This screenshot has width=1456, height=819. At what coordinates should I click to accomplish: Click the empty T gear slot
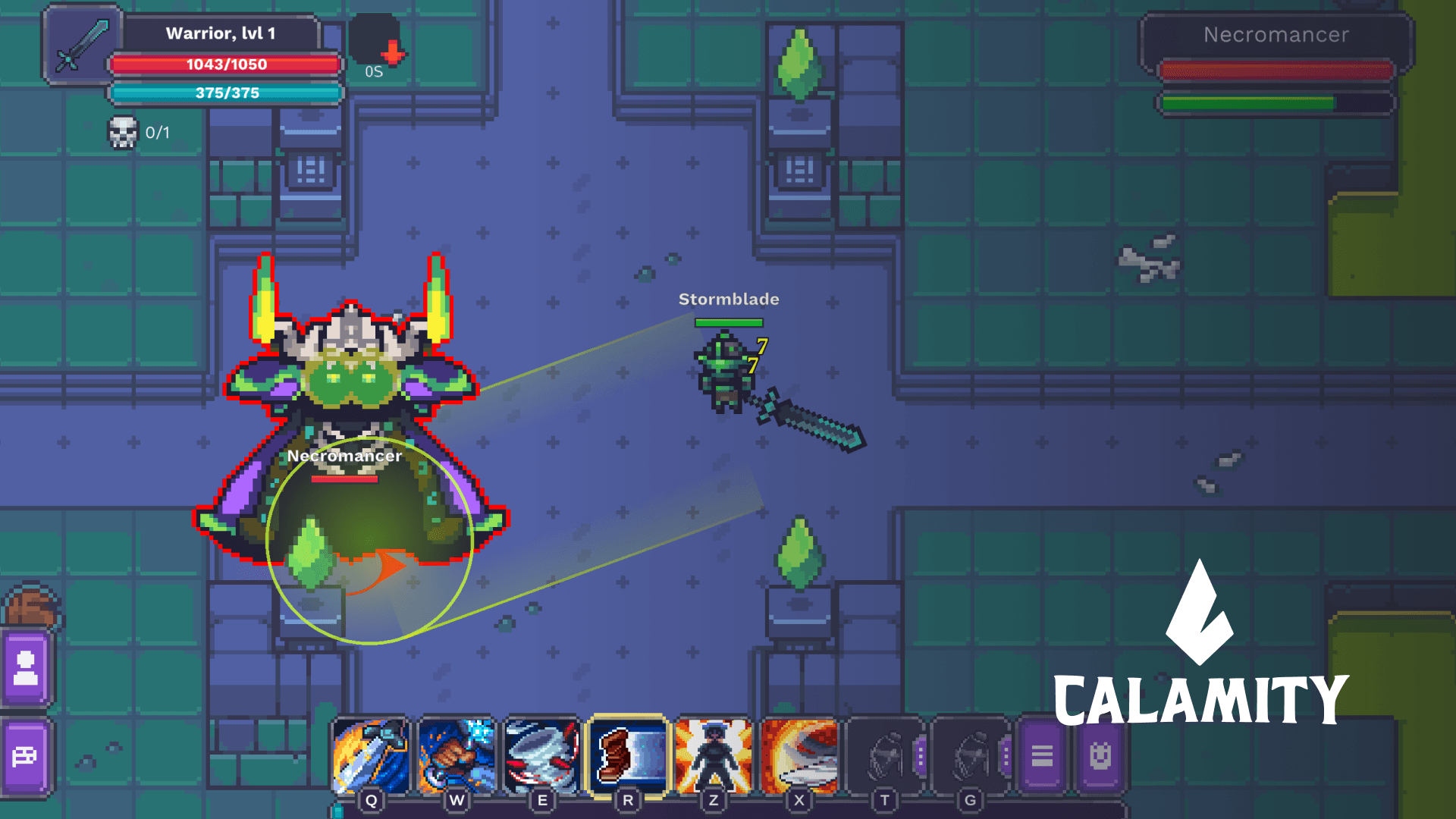point(884,756)
